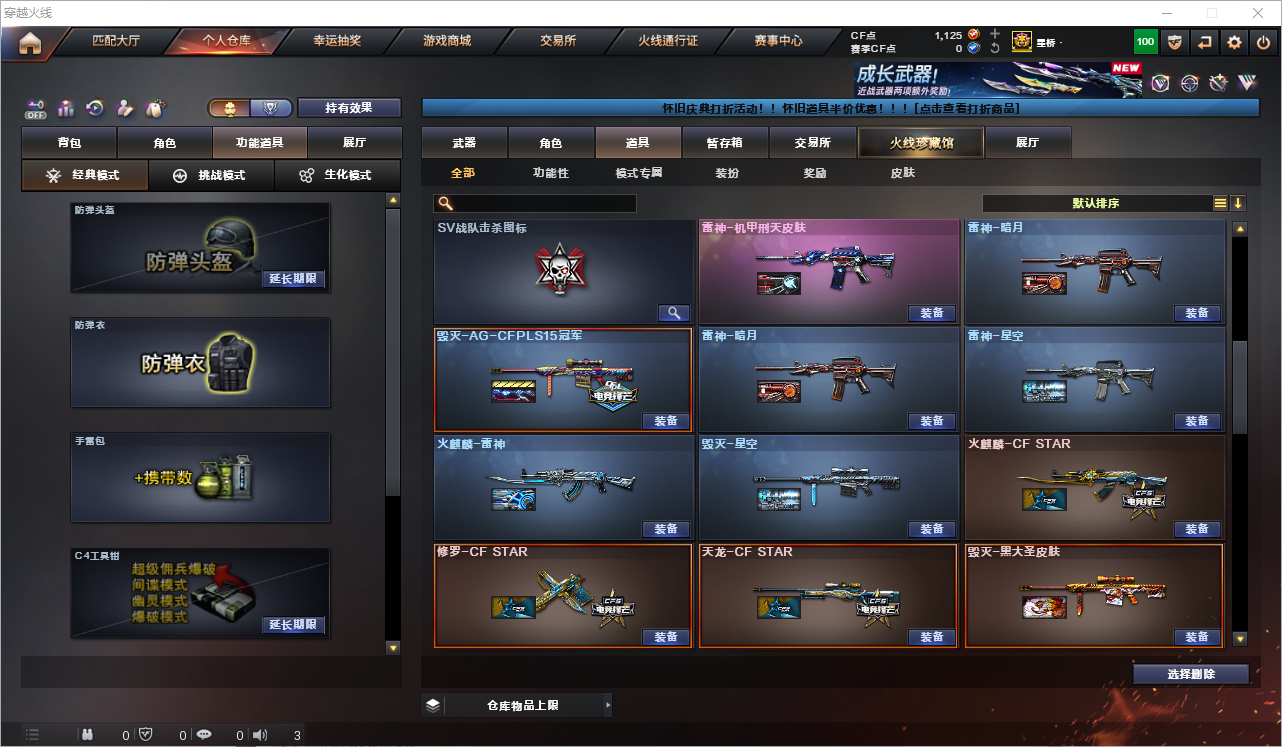Click the 持有效果 owned effects button
This screenshot has width=1282, height=747.
tap(349, 108)
